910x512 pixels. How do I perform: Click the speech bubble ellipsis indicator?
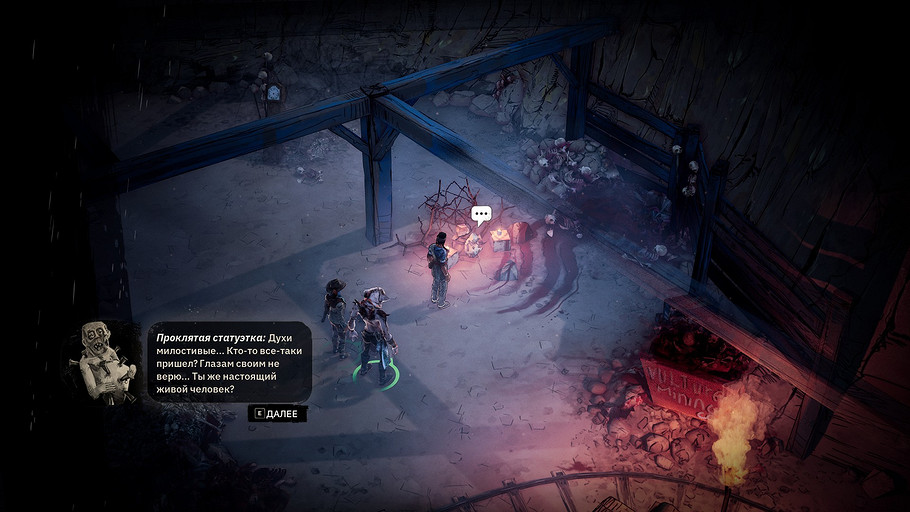tap(481, 213)
